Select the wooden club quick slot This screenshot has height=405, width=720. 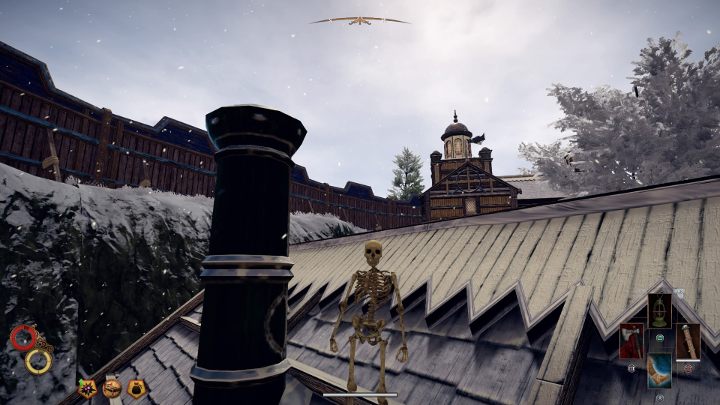pyautogui.click(x=687, y=341)
